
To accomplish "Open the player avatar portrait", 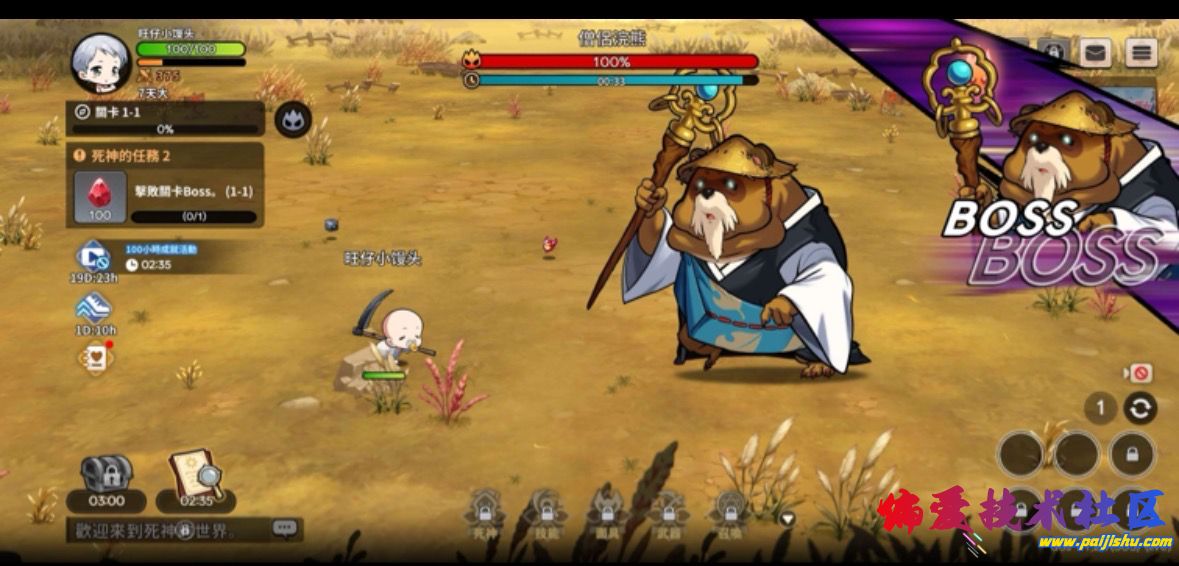I will click(102, 62).
